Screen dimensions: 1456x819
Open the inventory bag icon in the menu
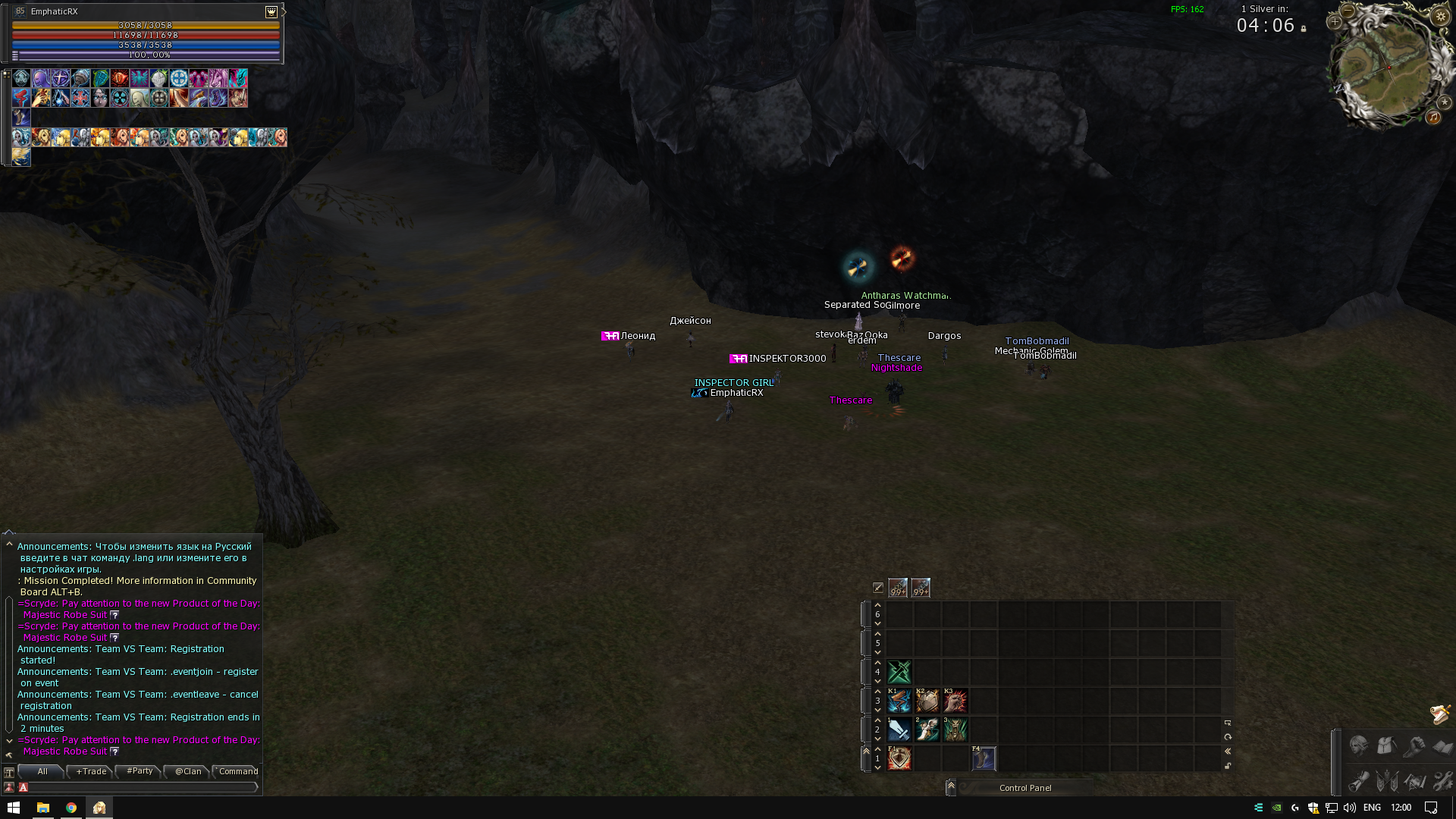1387,747
